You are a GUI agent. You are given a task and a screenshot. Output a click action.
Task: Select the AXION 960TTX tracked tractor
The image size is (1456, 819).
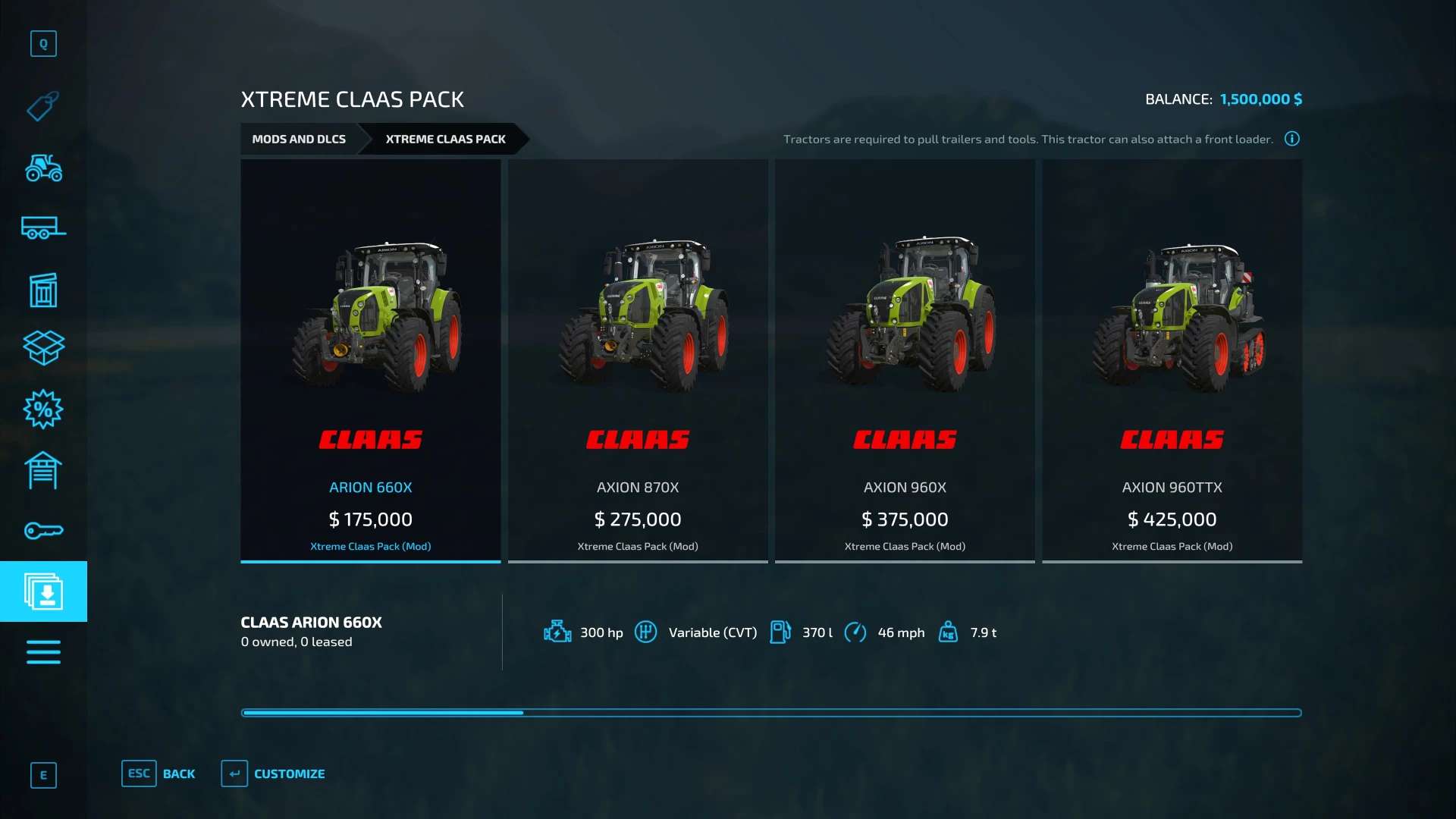[x=1172, y=360]
